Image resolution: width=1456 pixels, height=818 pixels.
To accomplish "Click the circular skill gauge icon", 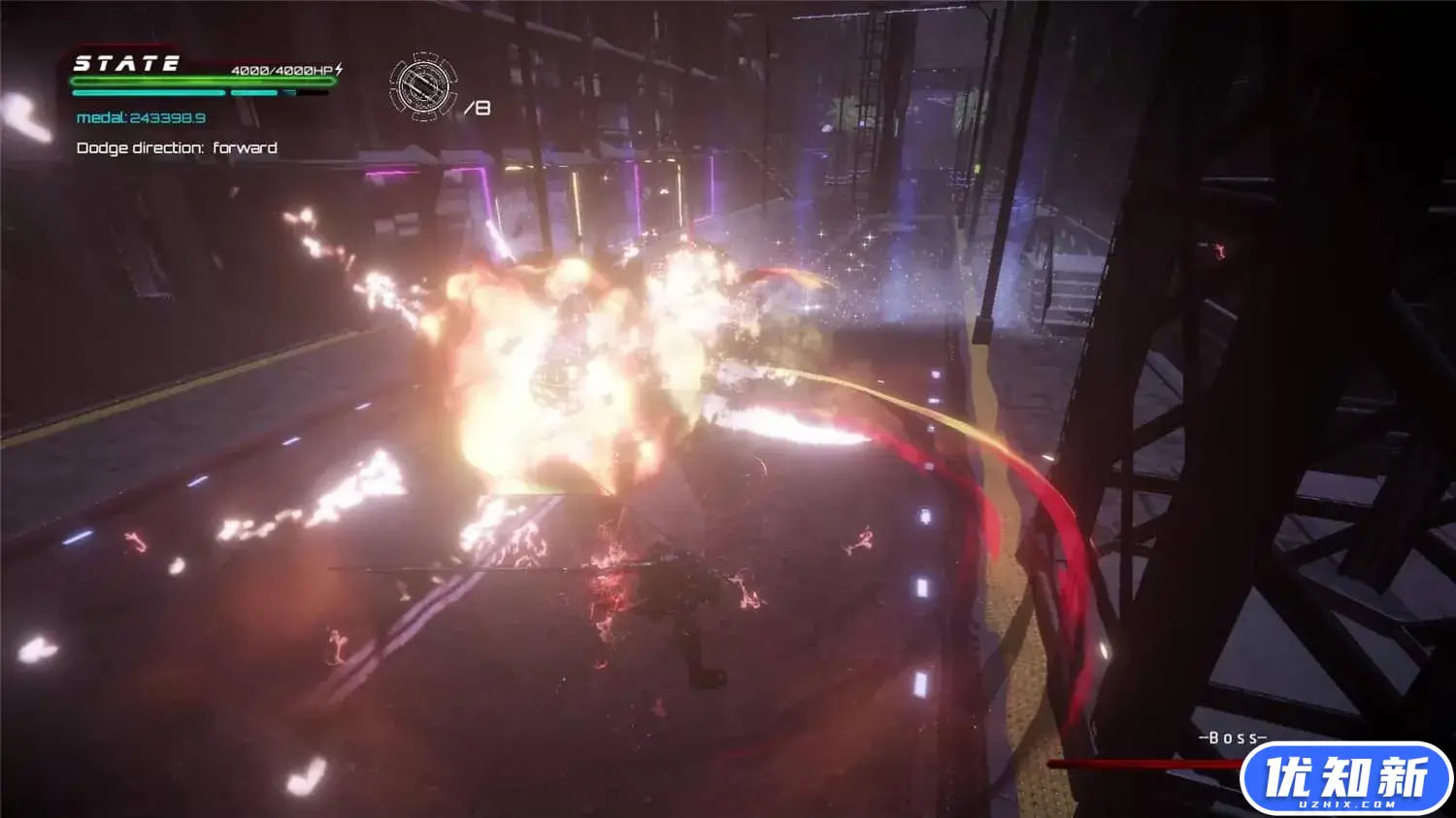I will [423, 86].
